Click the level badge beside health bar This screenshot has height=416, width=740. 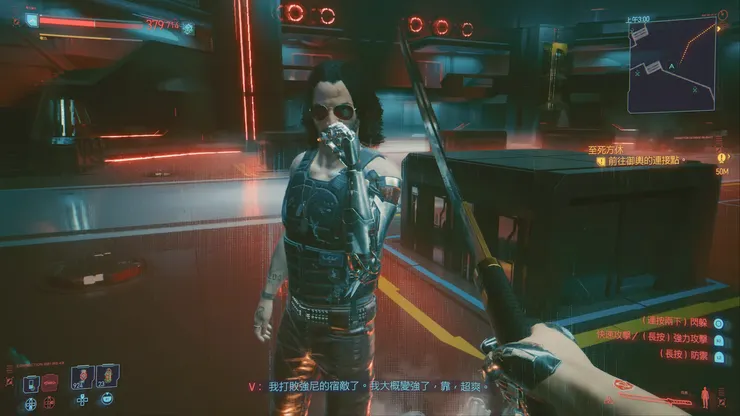pyautogui.click(x=31, y=19)
